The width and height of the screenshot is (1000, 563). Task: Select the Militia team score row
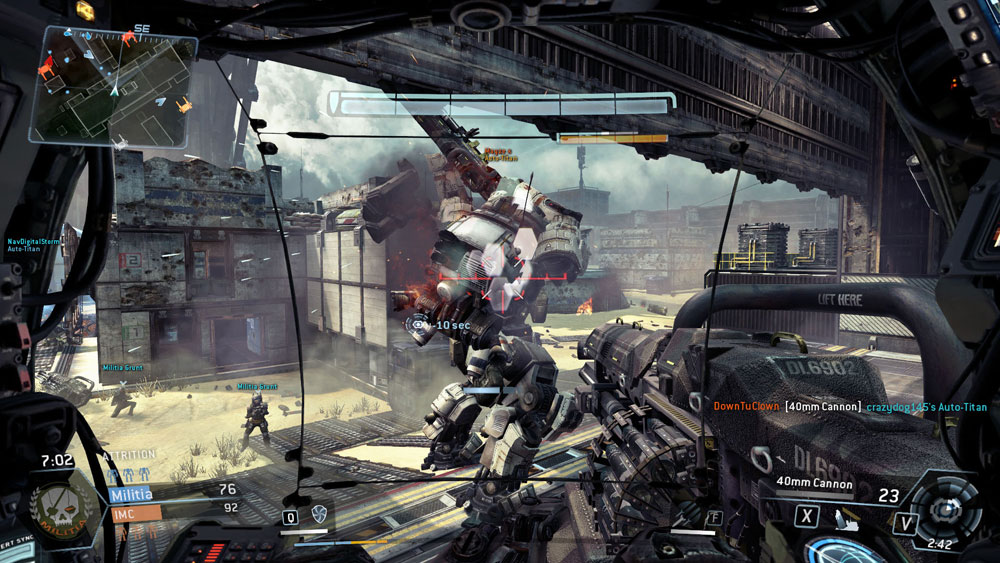pos(170,491)
